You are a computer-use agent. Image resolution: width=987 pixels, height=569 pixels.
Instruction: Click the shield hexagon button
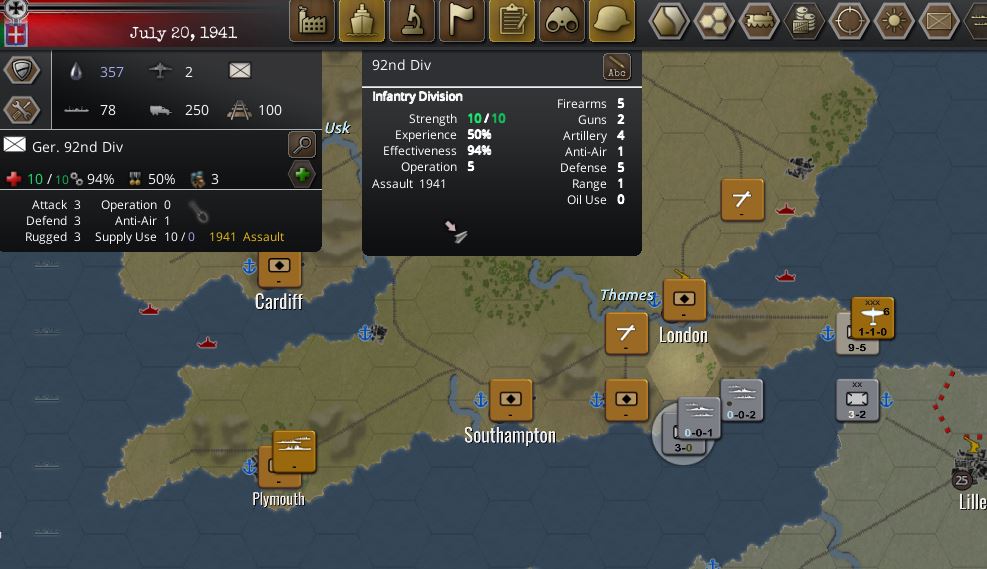(21, 70)
